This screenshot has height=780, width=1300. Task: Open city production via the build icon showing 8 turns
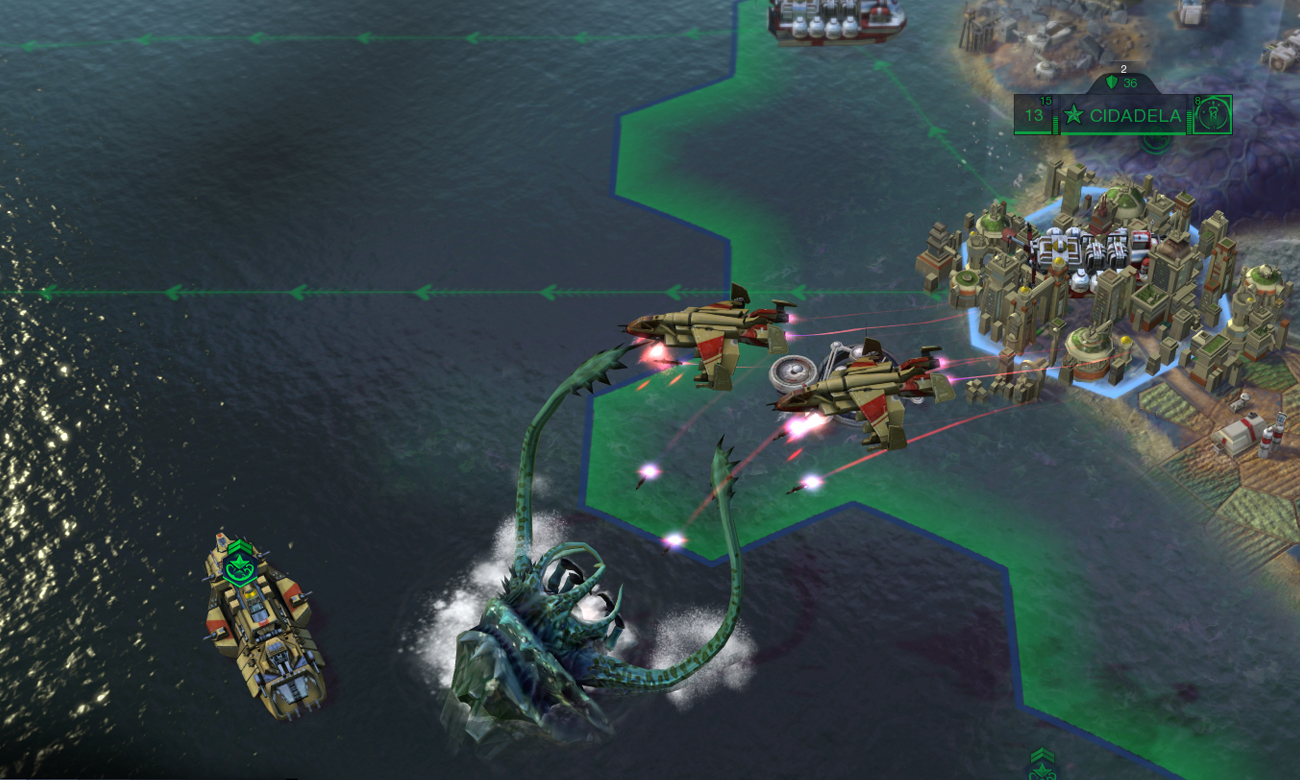[x=1214, y=115]
